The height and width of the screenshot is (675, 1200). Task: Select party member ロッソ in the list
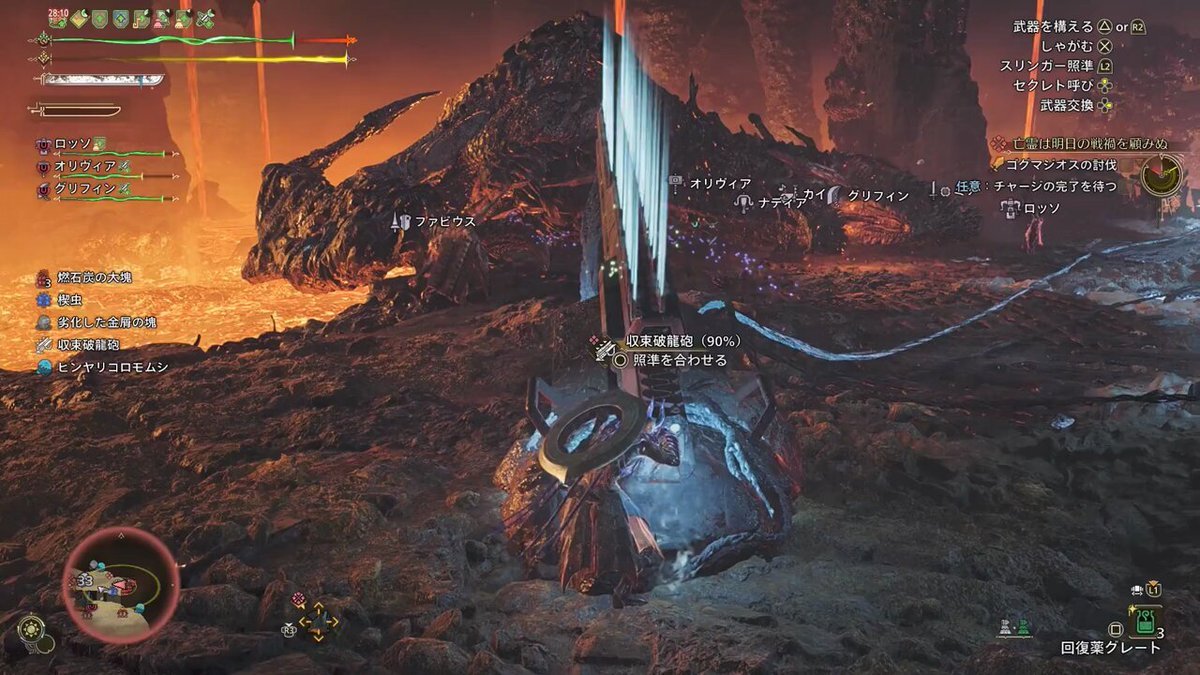[73, 144]
